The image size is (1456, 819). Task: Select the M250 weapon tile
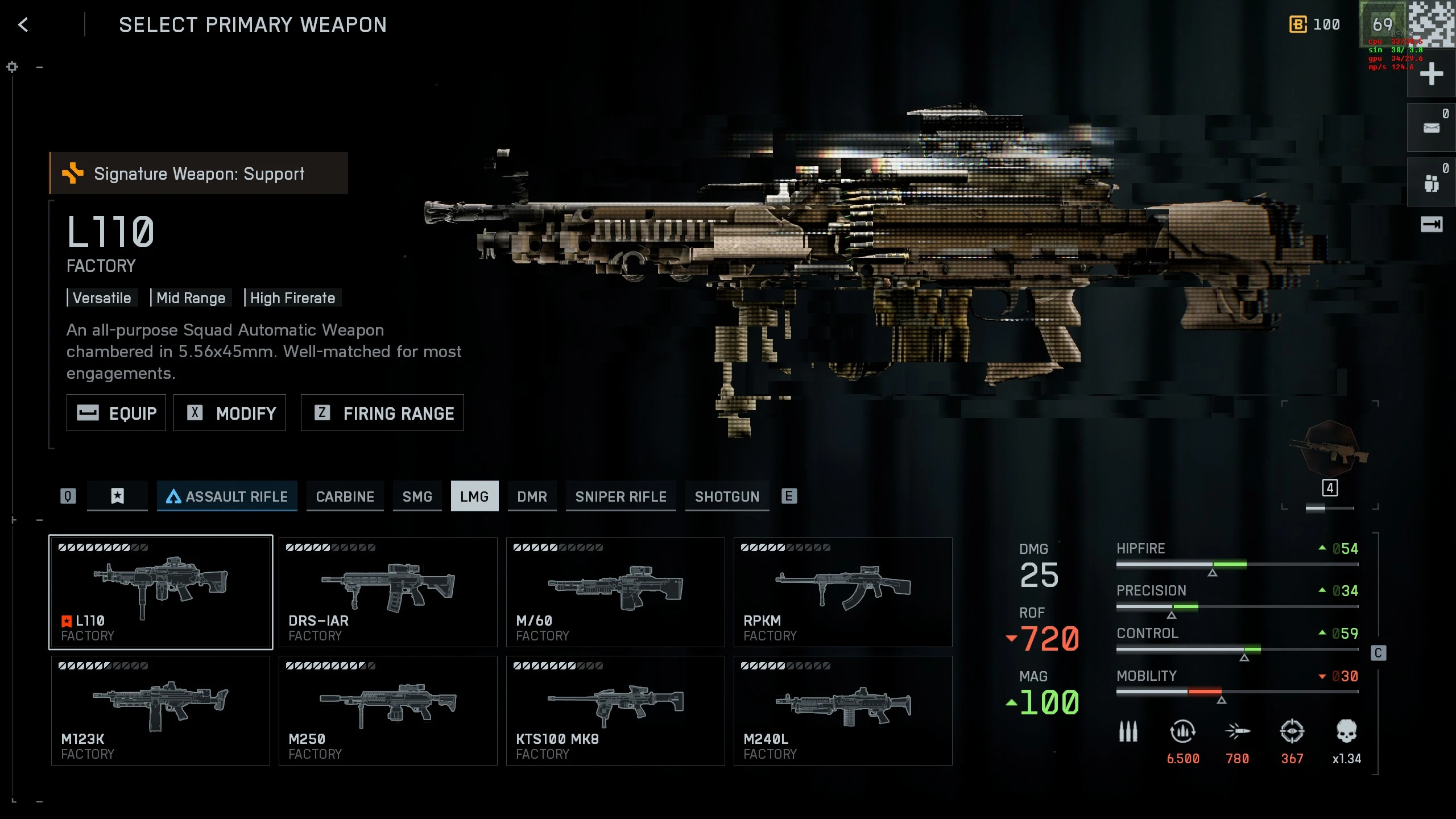[x=388, y=710]
